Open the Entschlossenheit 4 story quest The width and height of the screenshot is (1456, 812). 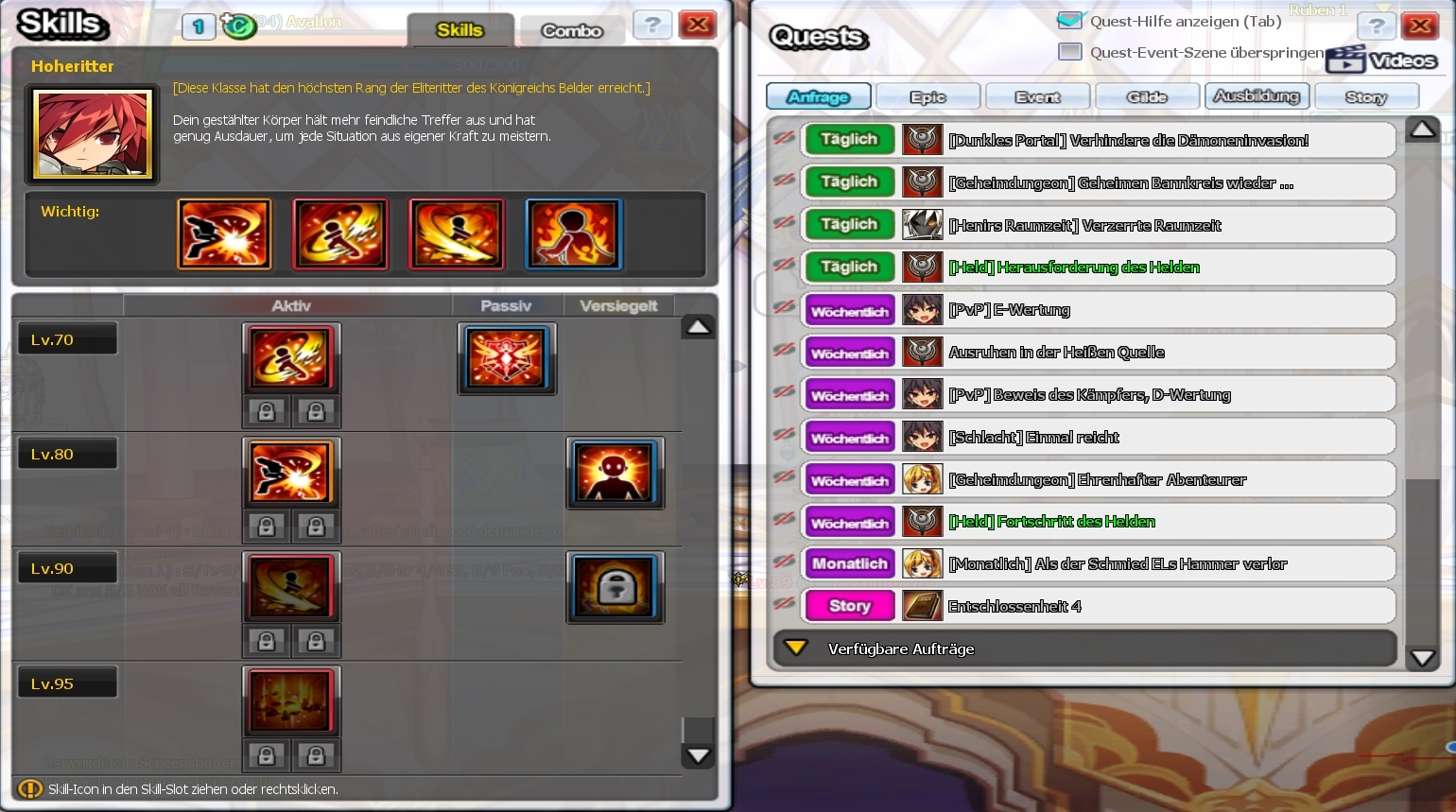tap(1014, 607)
